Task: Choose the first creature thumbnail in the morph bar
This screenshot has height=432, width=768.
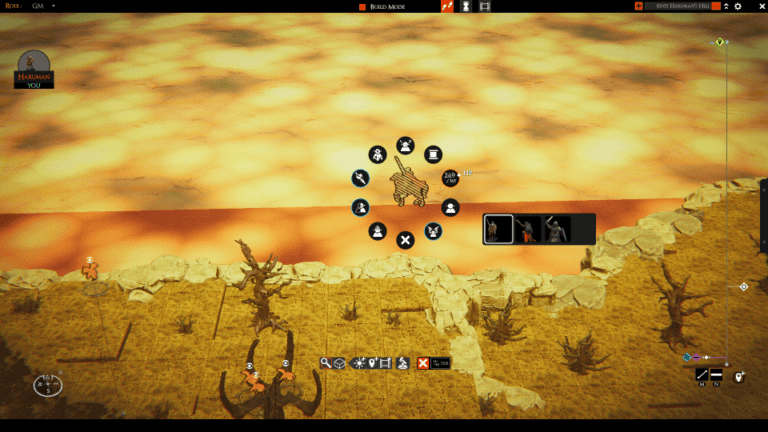Action: pos(499,229)
